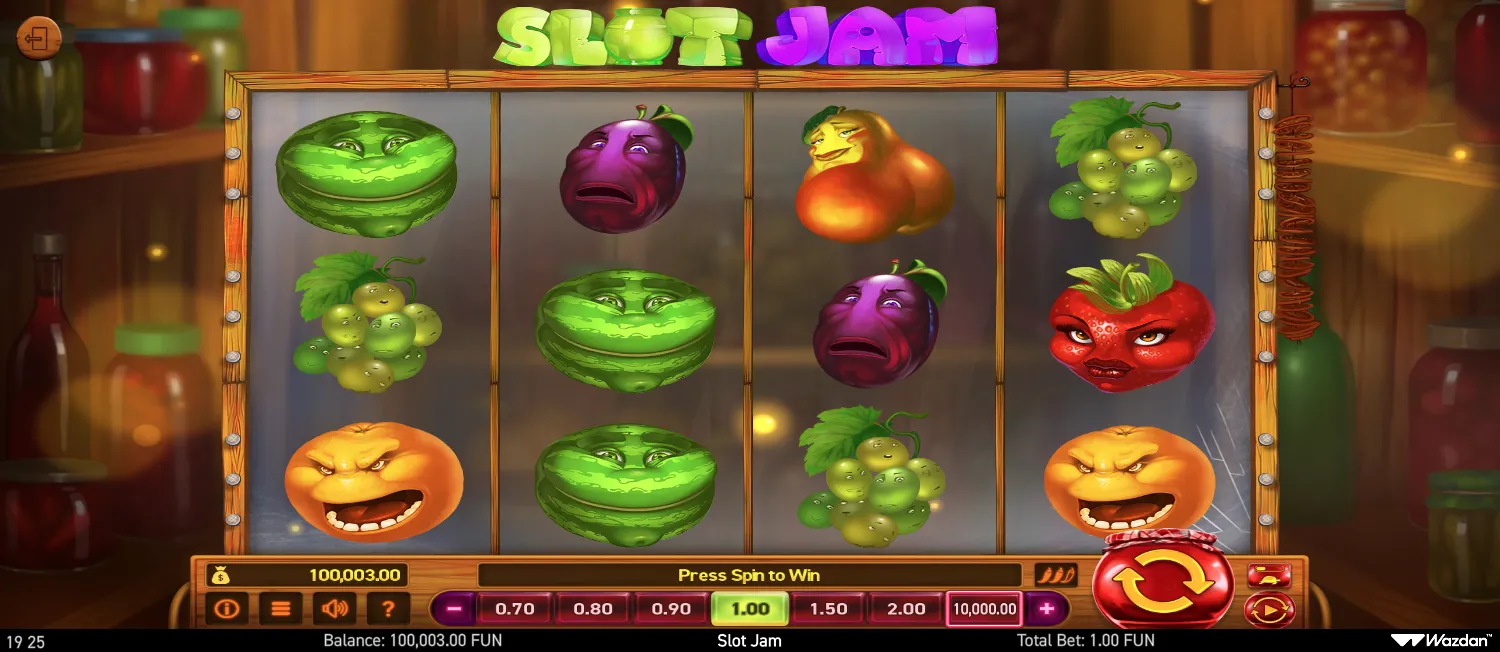Image resolution: width=1500 pixels, height=652 pixels.
Task: Toggle the turtle speed mode button
Action: click(1269, 575)
